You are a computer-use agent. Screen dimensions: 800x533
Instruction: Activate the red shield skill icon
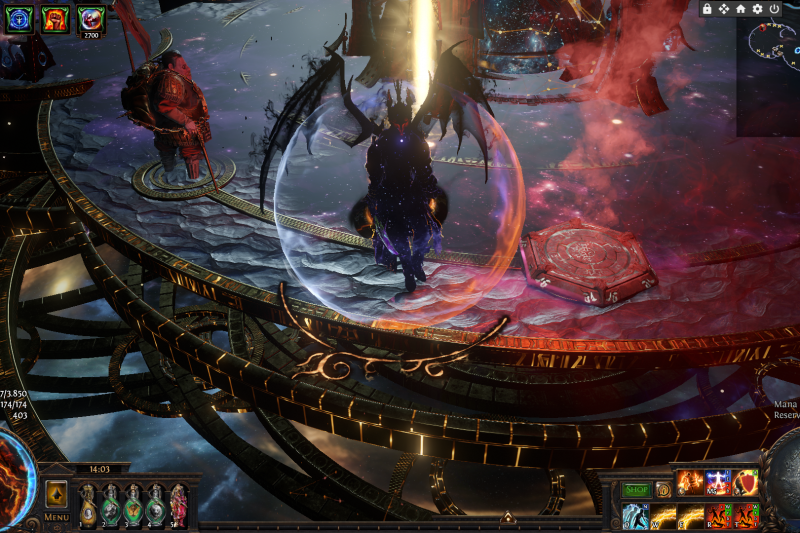click(746, 483)
